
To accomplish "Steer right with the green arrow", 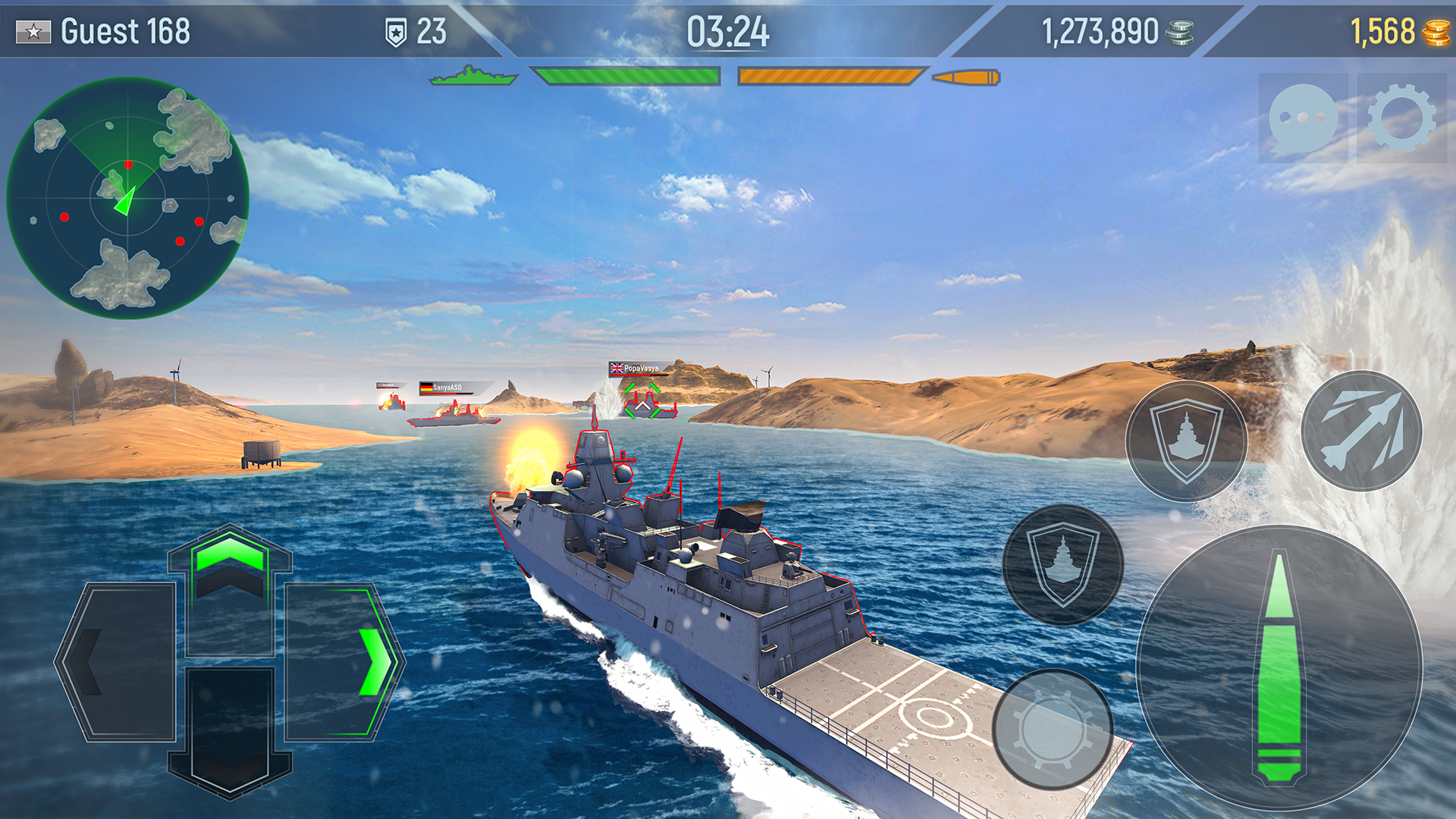I will click(x=341, y=661).
